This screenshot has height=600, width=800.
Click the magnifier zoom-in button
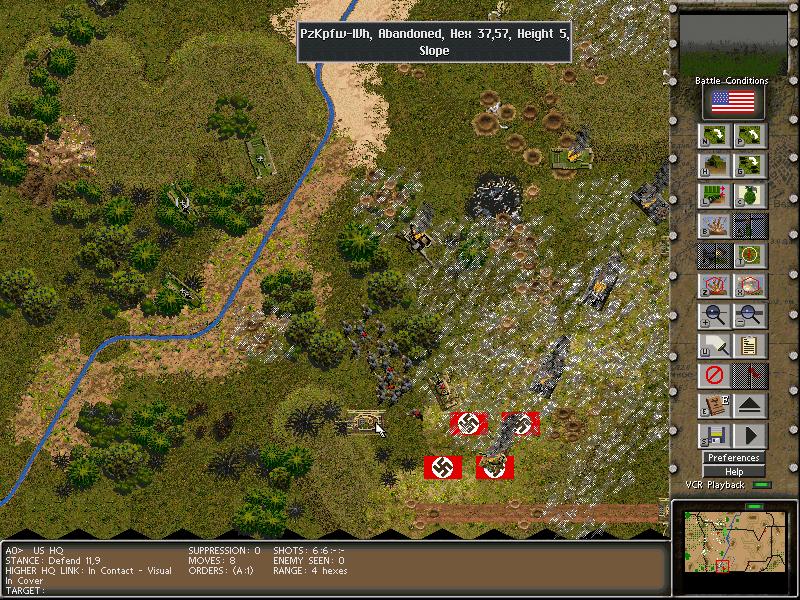tap(714, 316)
